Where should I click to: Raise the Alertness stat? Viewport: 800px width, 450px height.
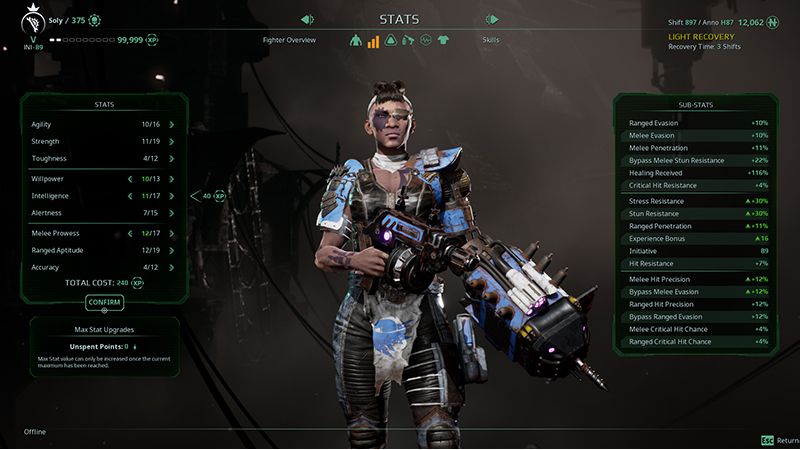click(x=172, y=213)
